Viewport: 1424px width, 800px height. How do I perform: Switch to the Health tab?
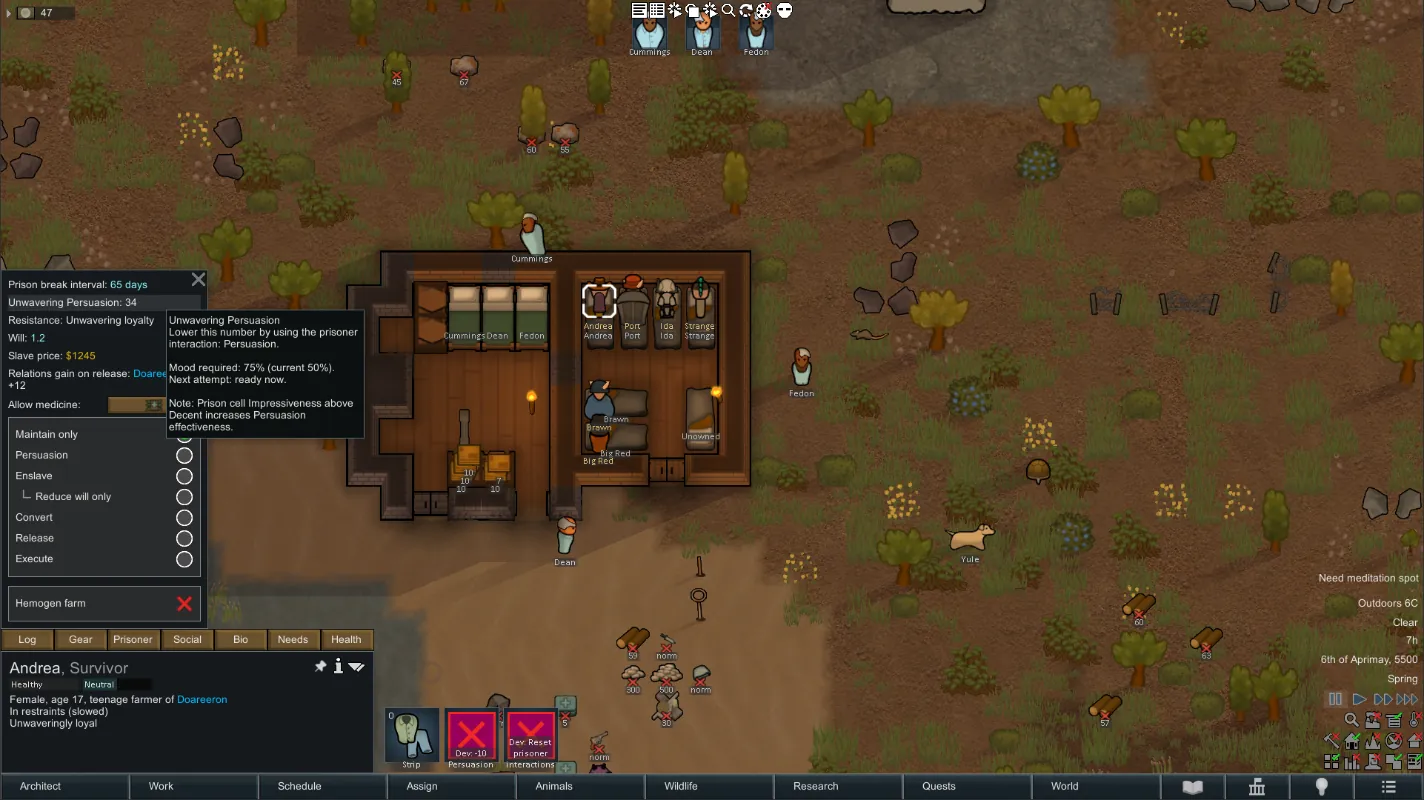[x=346, y=640]
